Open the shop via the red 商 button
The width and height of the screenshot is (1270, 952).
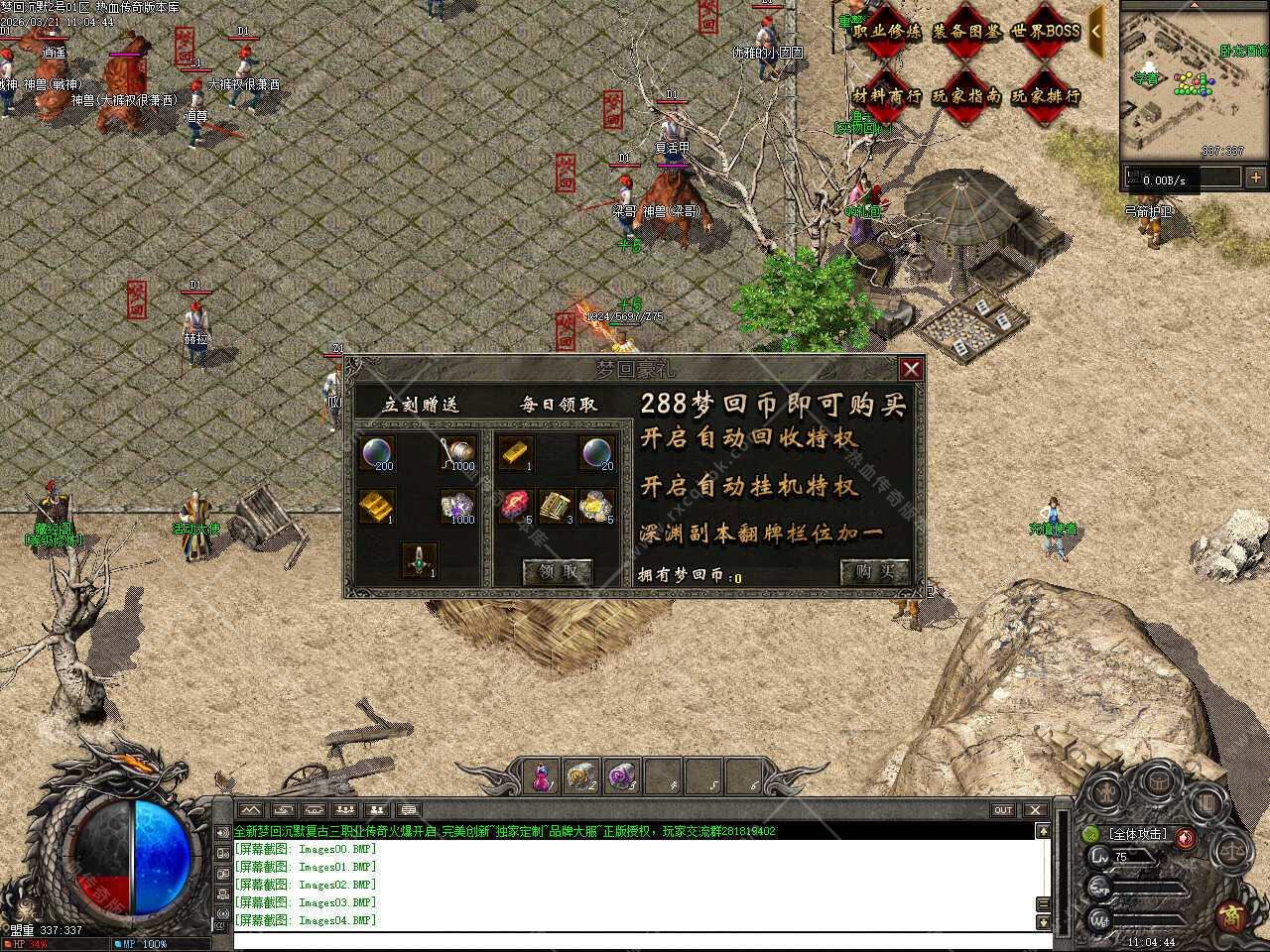tap(1231, 914)
